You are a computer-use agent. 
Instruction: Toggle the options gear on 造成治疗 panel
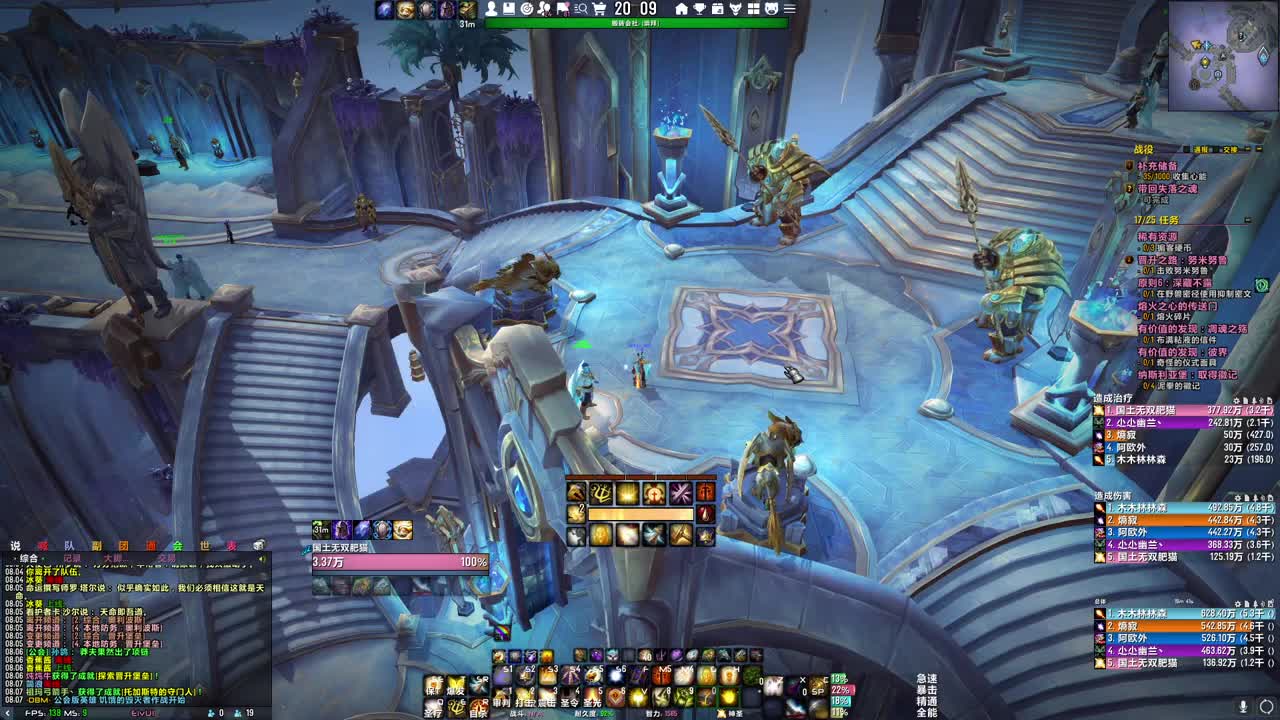[1237, 401]
